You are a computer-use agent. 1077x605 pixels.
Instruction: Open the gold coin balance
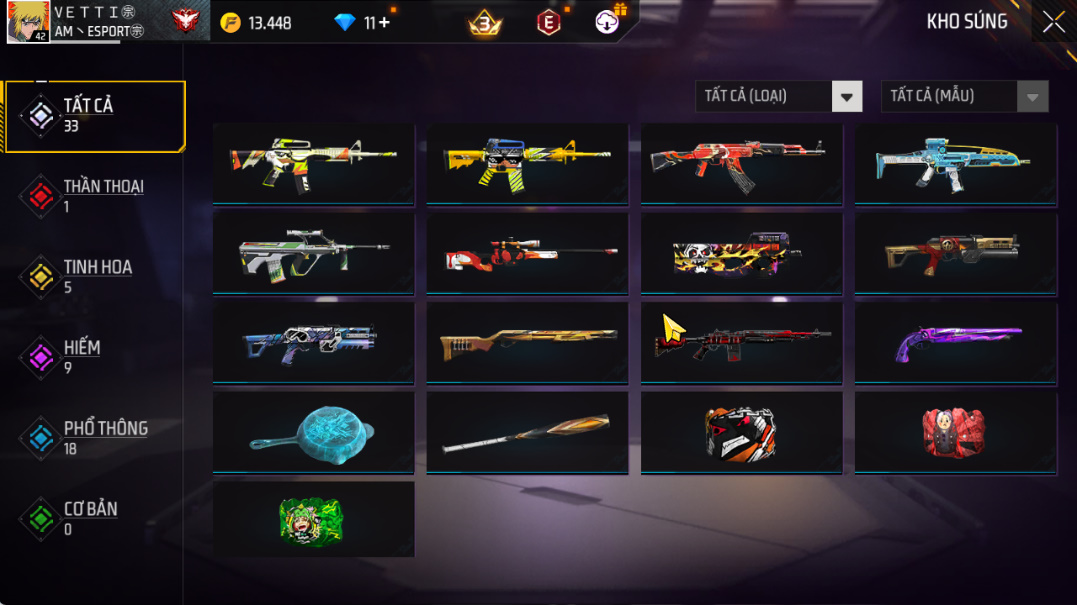(x=257, y=22)
